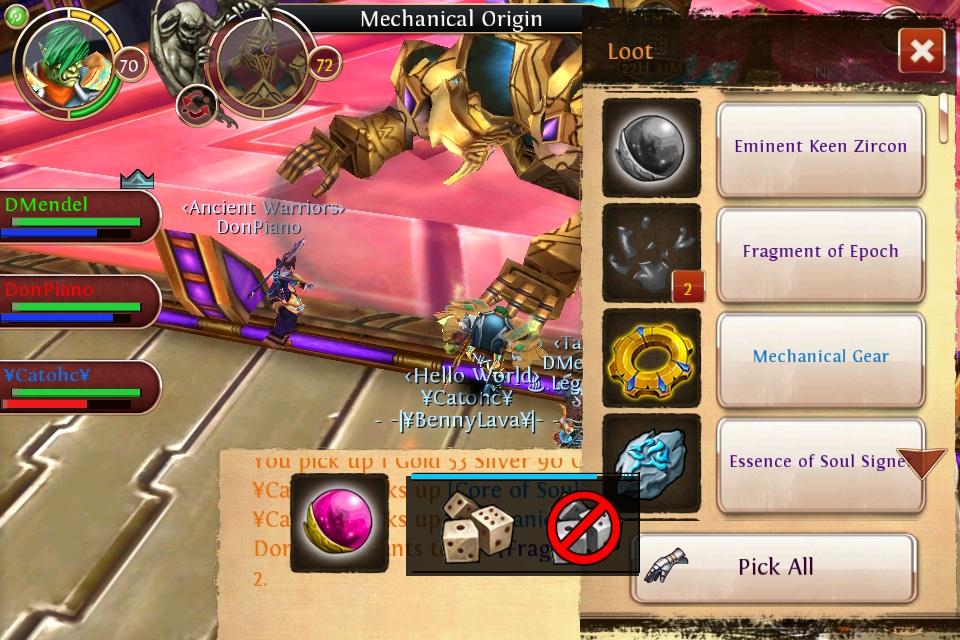Viewport: 960px width, 640px height.
Task: Select the Zircon orb loot icon
Action: point(651,147)
